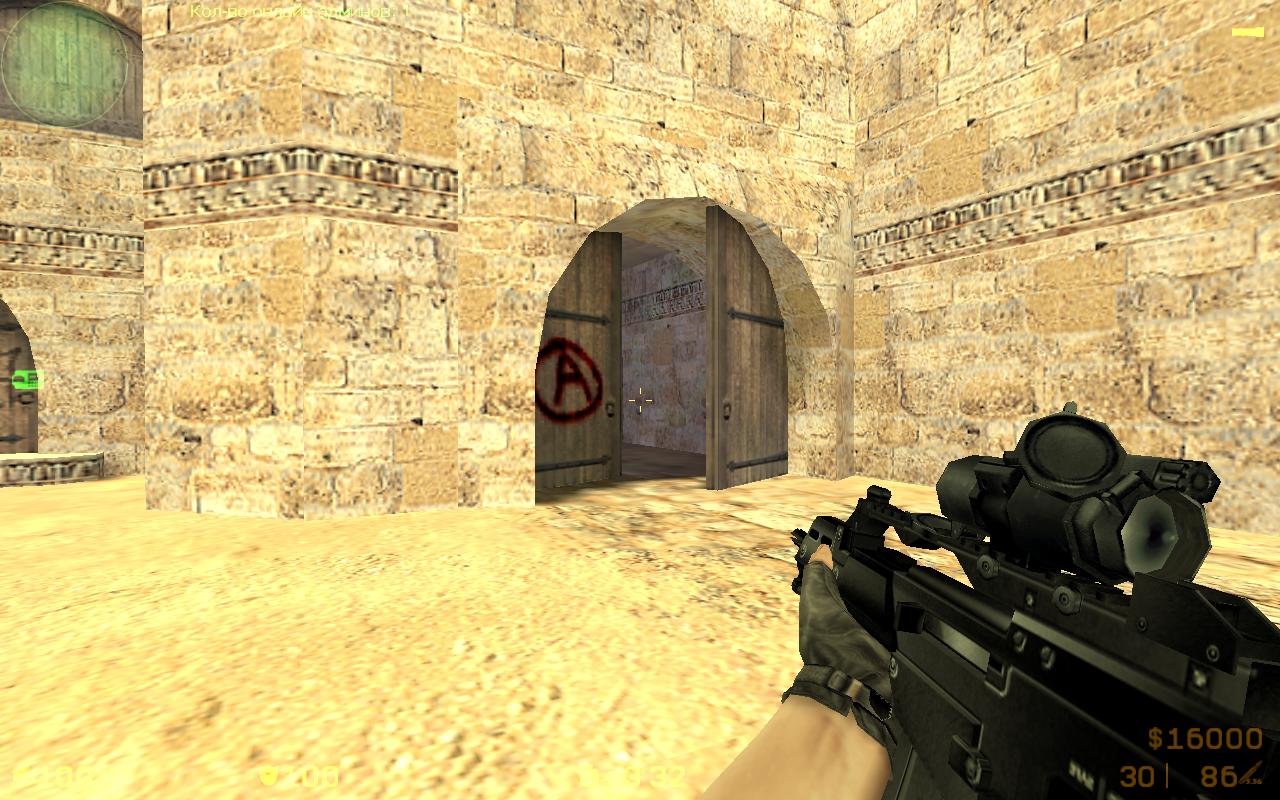Click the circular radar minimap
Screen dimensions: 1280x800
65,65
